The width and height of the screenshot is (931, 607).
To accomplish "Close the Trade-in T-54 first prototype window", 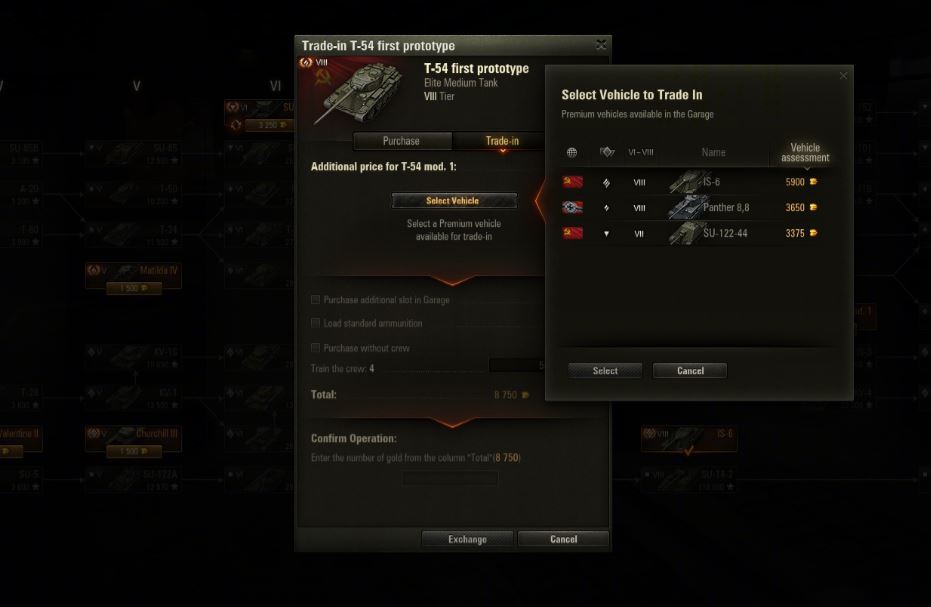I will (600, 45).
